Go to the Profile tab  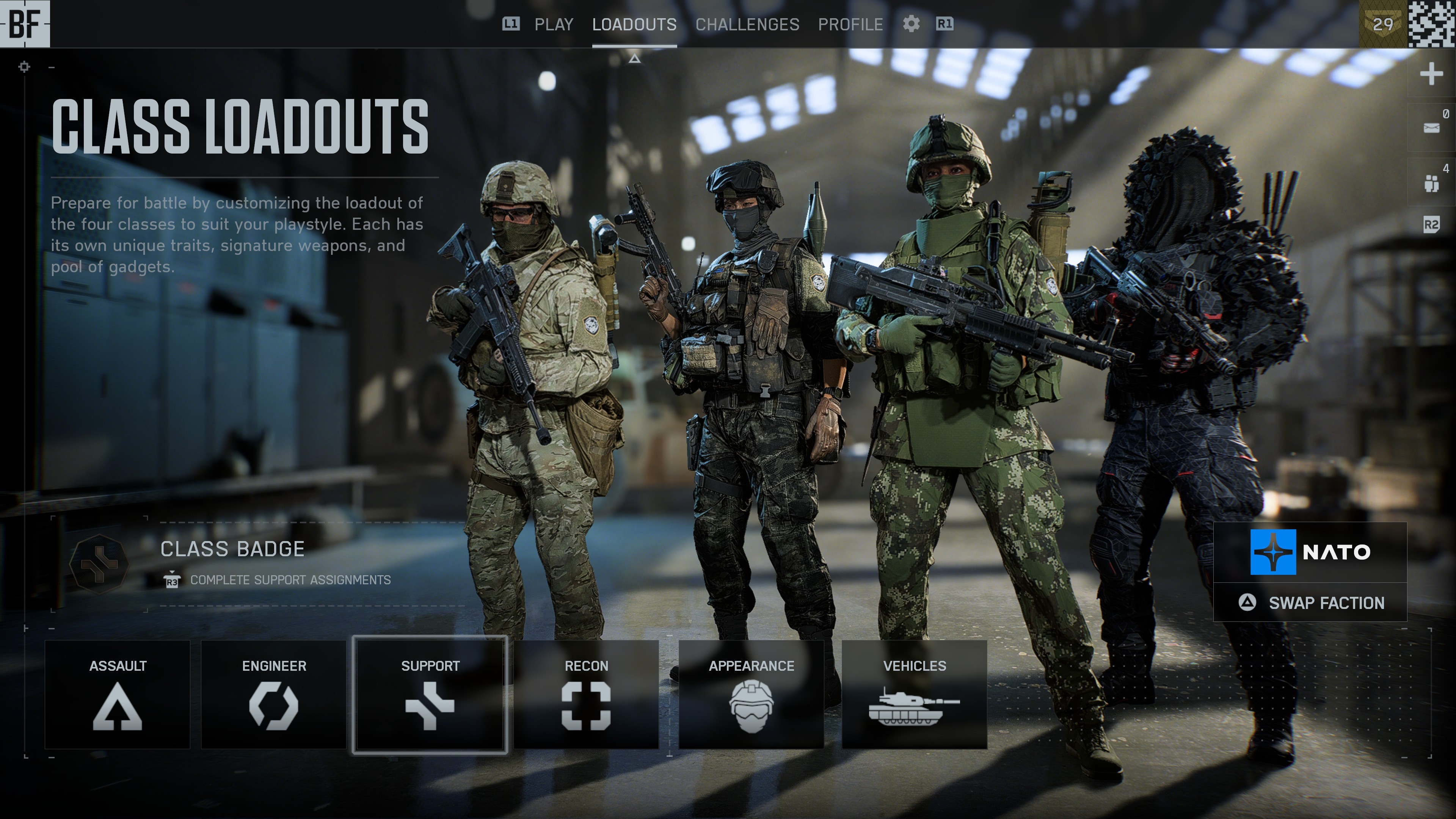(850, 24)
